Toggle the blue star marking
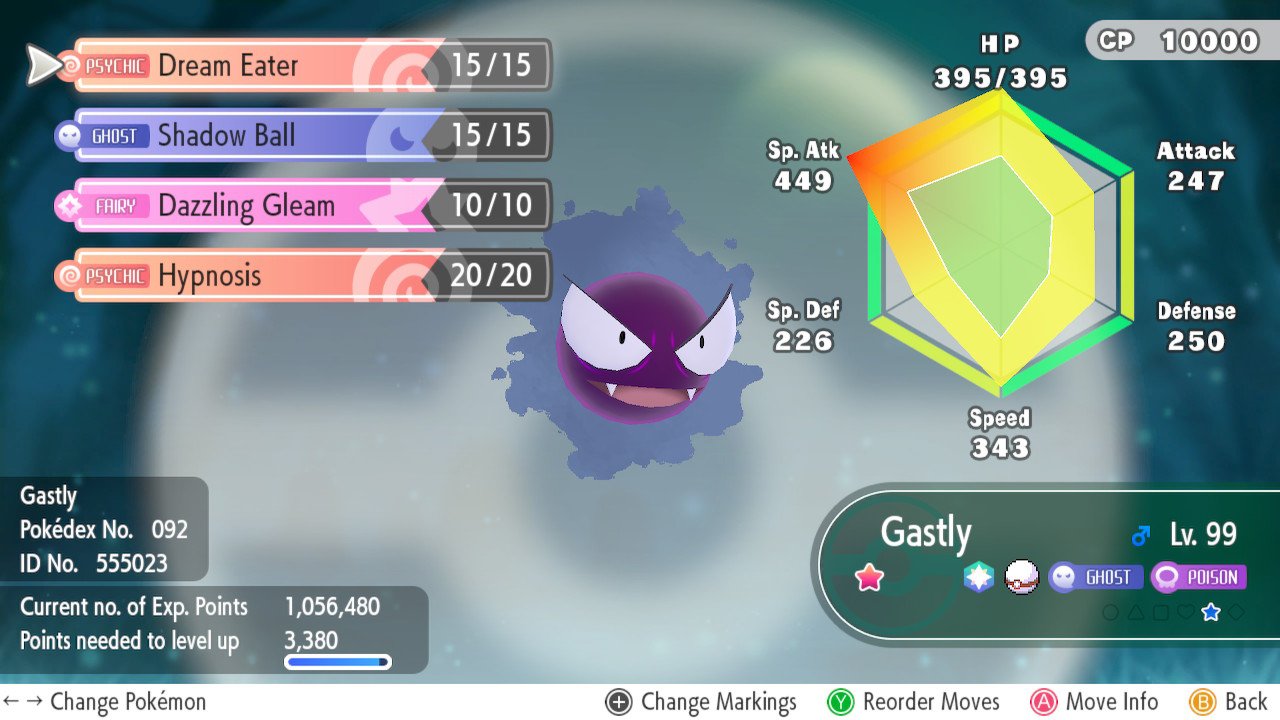The width and height of the screenshot is (1280, 720). (x=1211, y=611)
